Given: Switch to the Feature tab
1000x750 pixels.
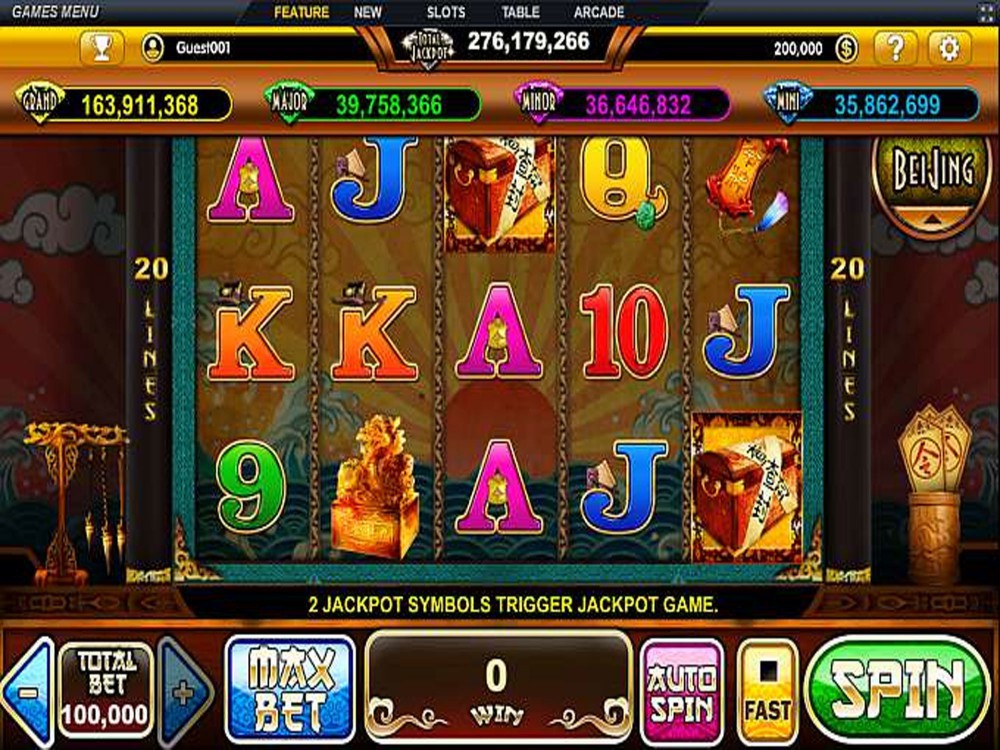Looking at the screenshot, I should tap(301, 12).
